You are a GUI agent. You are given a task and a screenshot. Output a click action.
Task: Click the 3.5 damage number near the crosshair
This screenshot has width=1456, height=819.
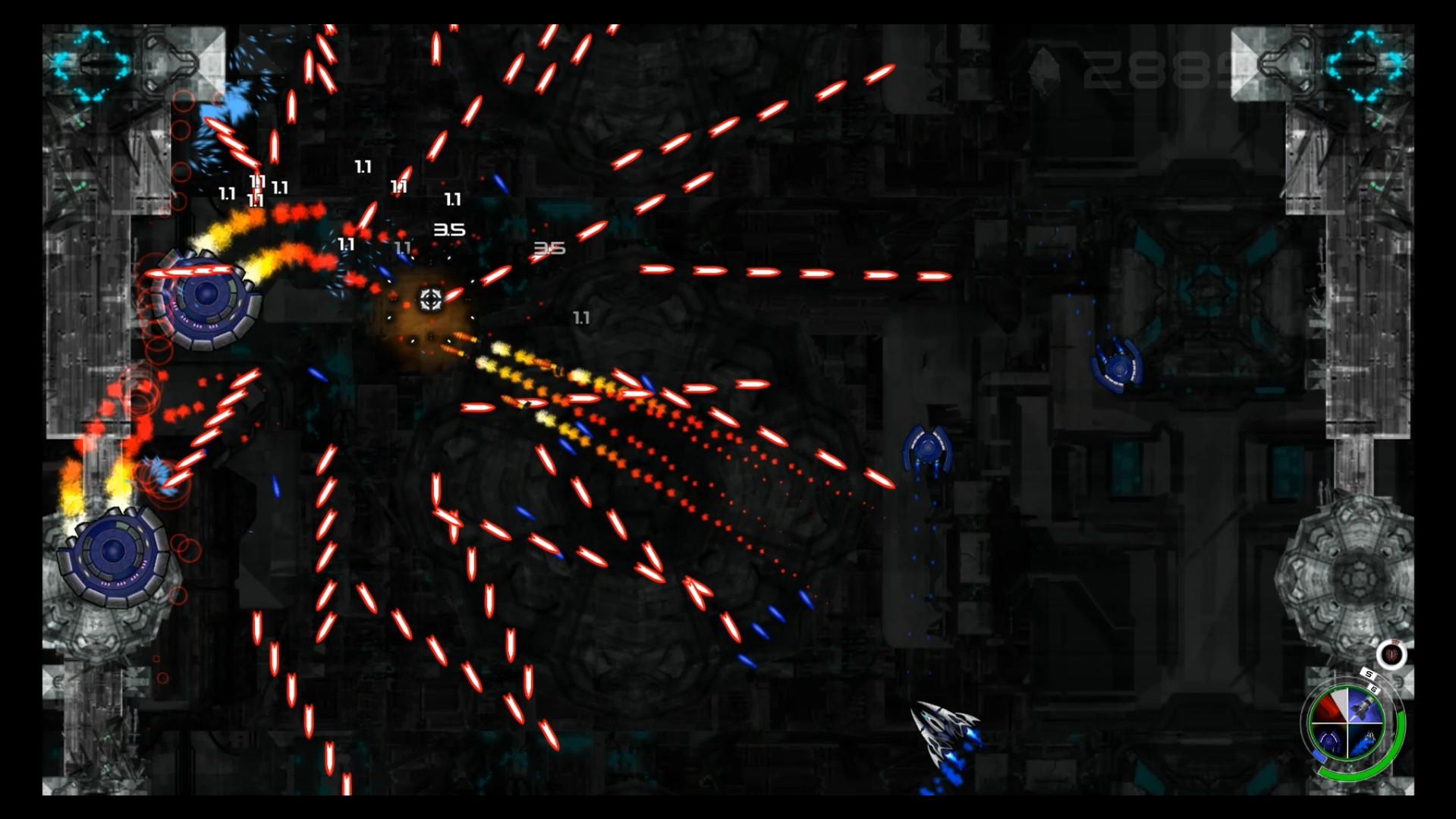tap(450, 228)
